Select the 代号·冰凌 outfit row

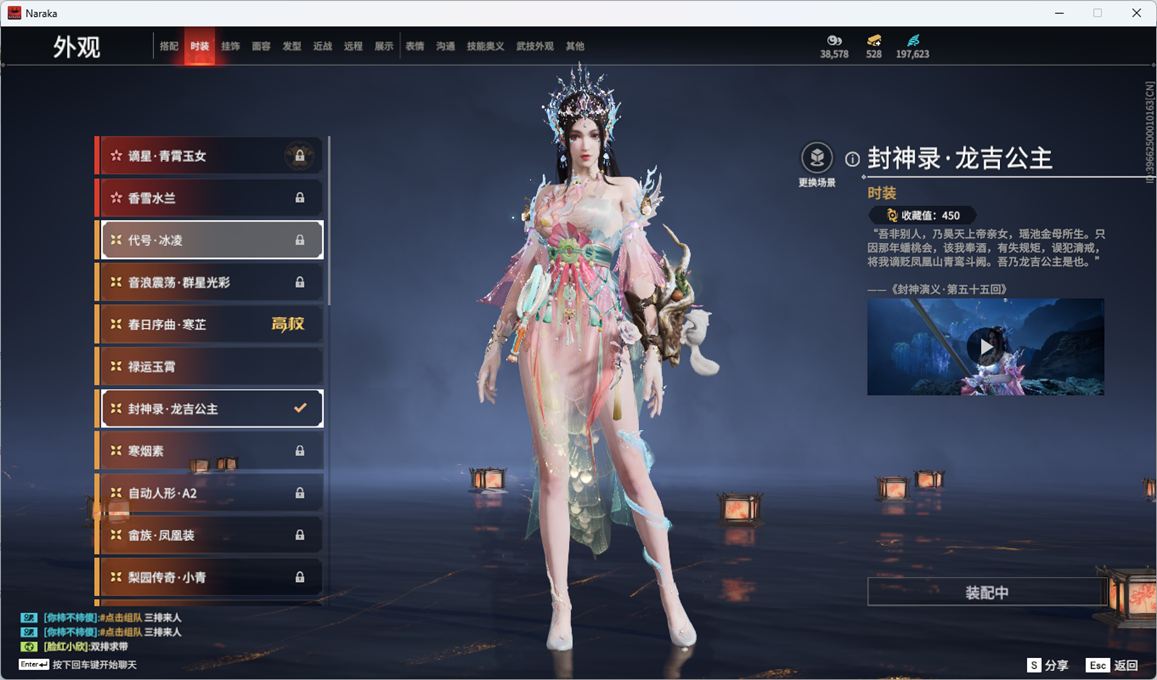[x=210, y=240]
